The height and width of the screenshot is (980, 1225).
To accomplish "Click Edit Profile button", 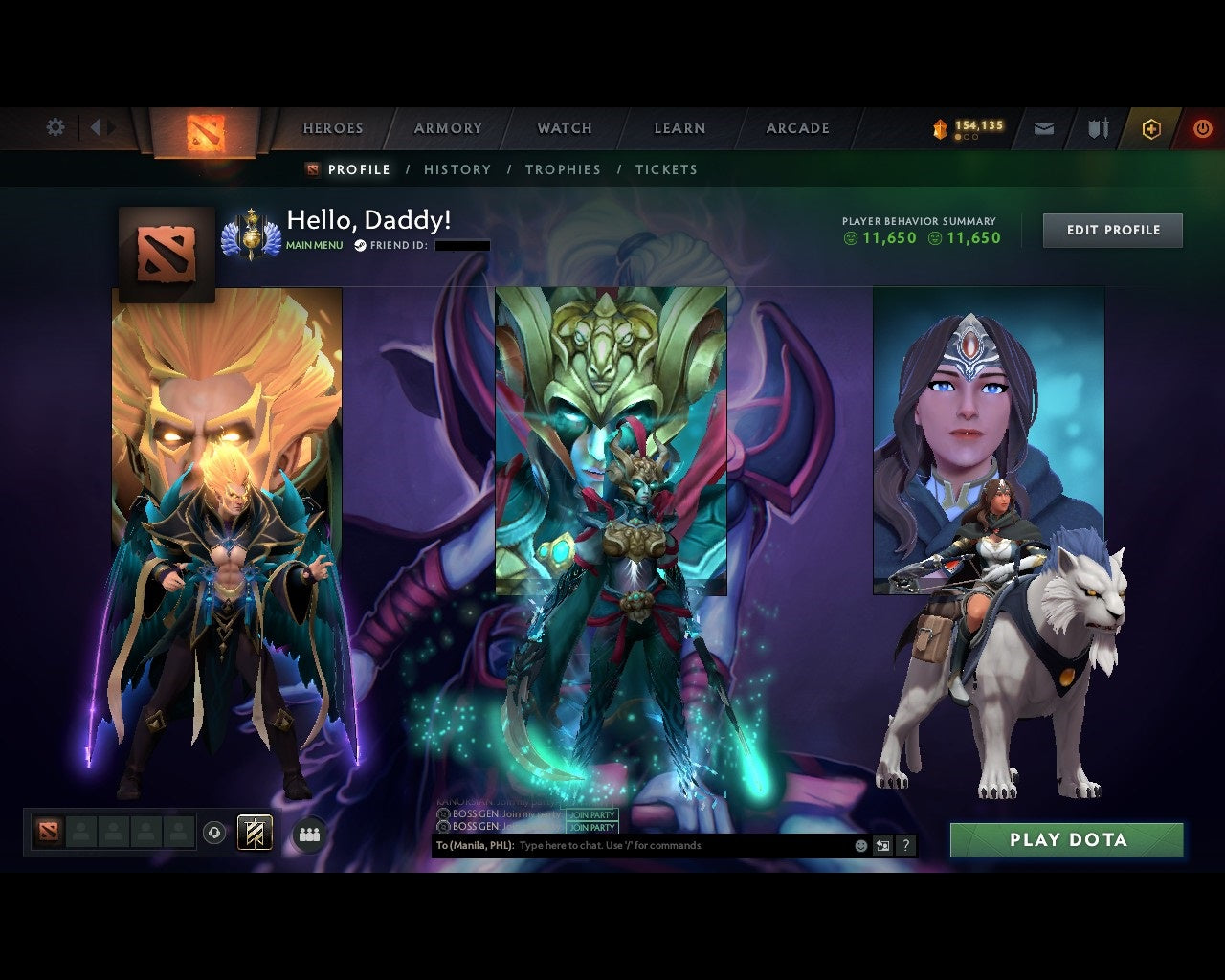I will pyautogui.click(x=1112, y=230).
